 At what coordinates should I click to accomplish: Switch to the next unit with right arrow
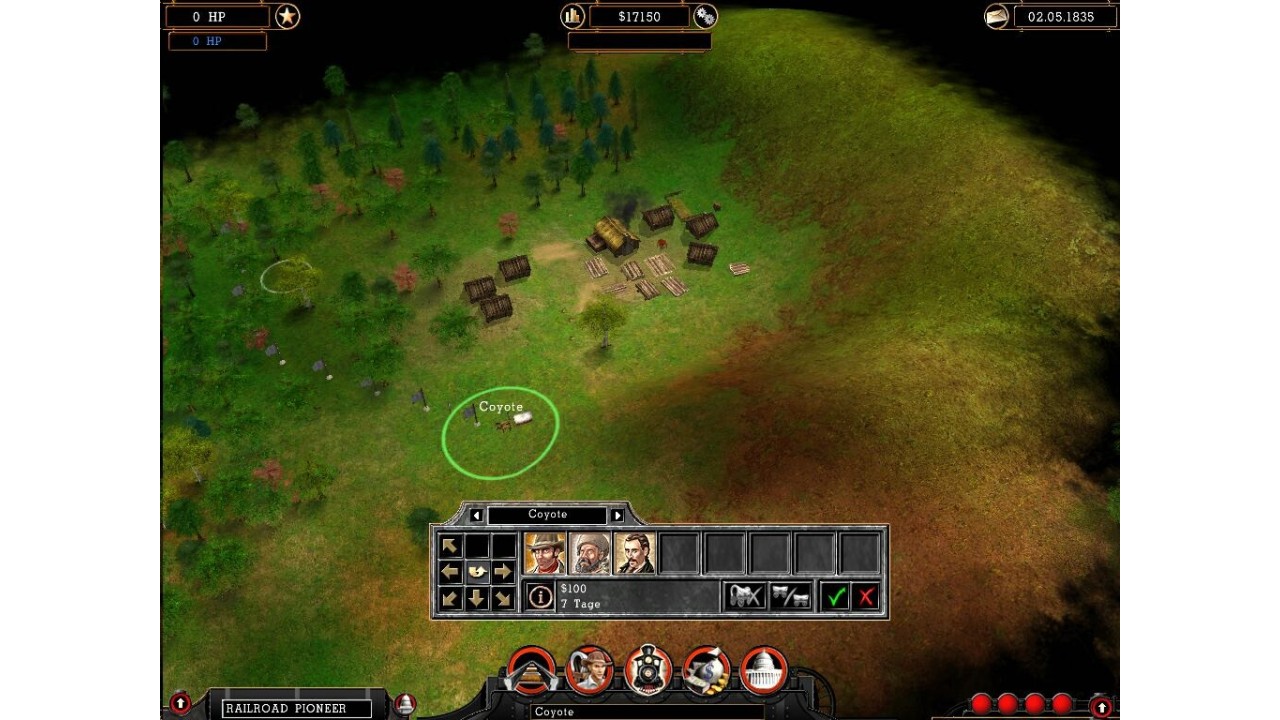click(617, 515)
